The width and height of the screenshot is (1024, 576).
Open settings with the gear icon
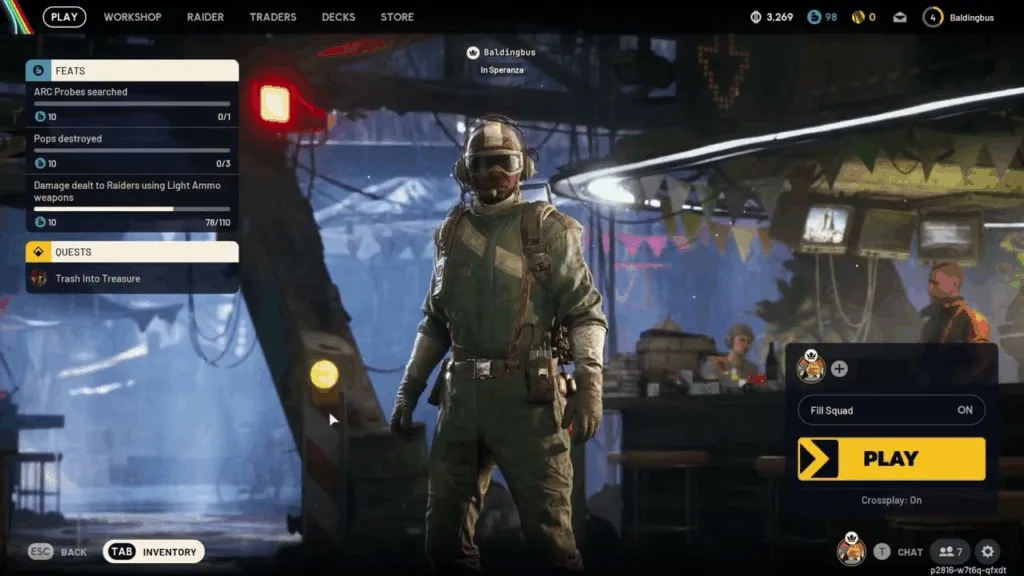tap(987, 551)
